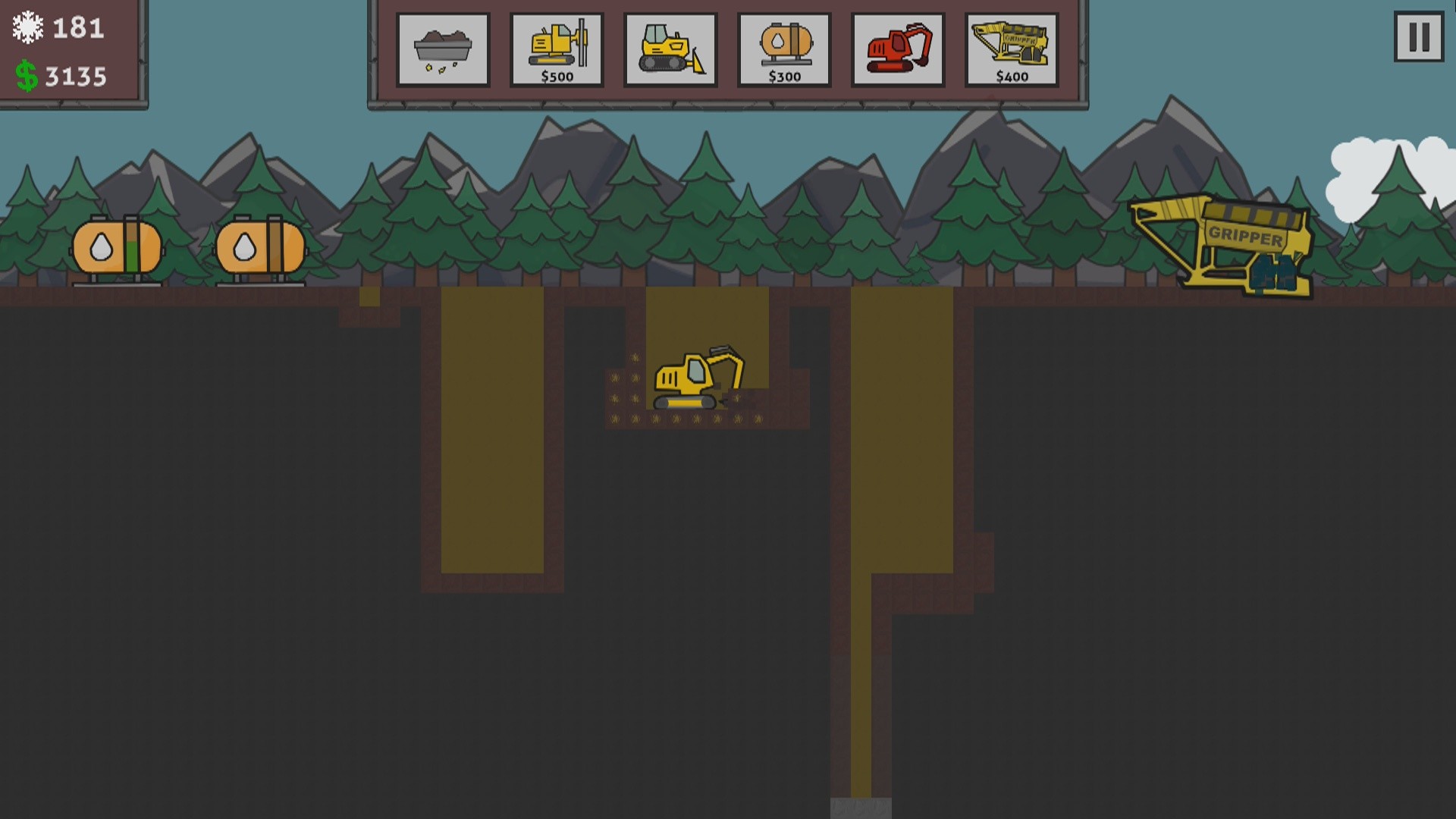Buy the $500 drilling rig
Viewport: 1456px width, 819px height.
click(557, 49)
